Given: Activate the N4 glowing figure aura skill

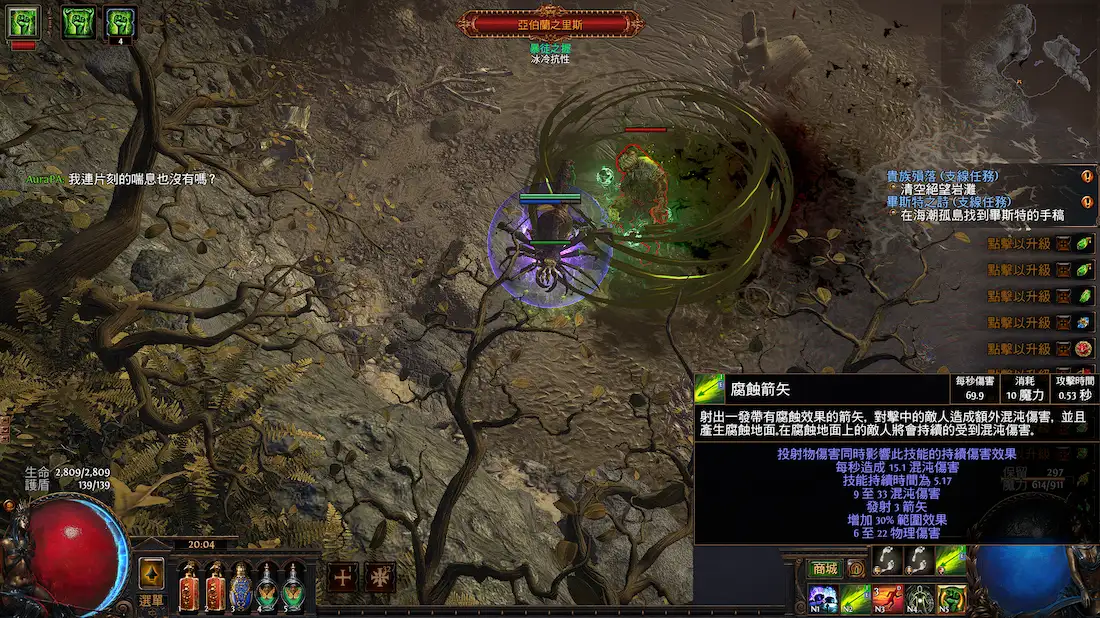Looking at the screenshot, I should point(920,598).
